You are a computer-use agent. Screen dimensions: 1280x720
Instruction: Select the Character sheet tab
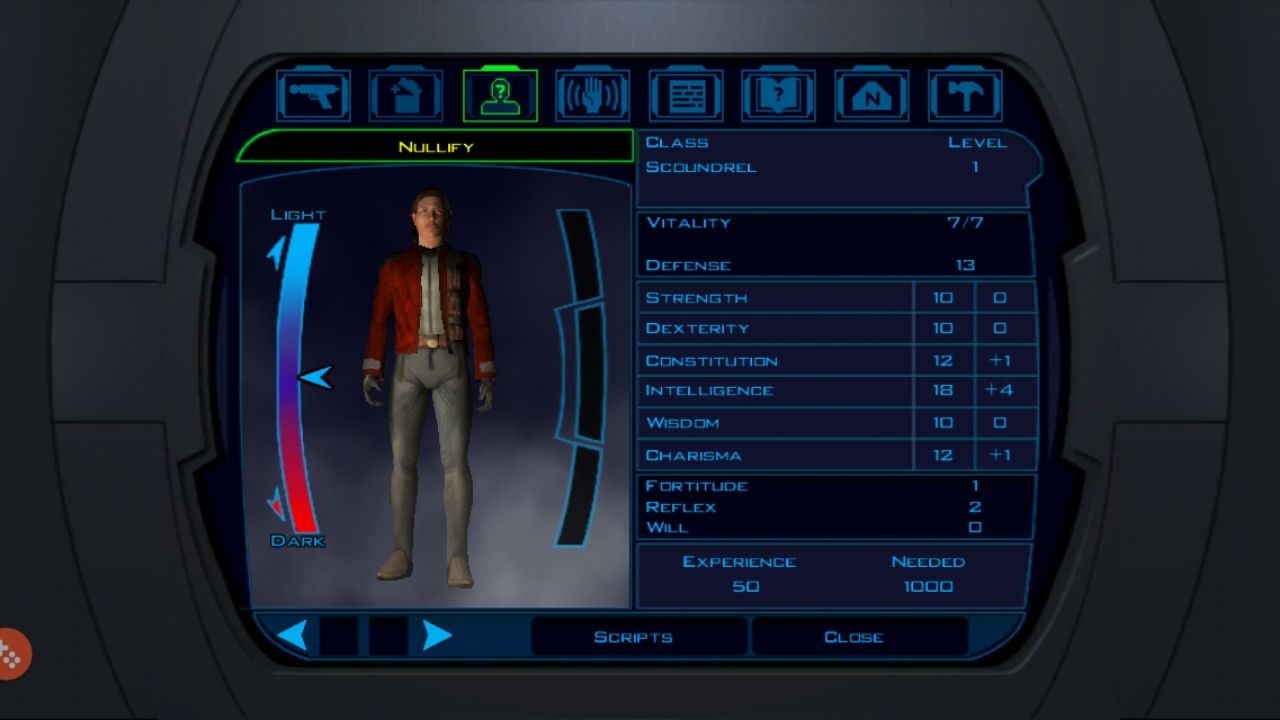499,96
